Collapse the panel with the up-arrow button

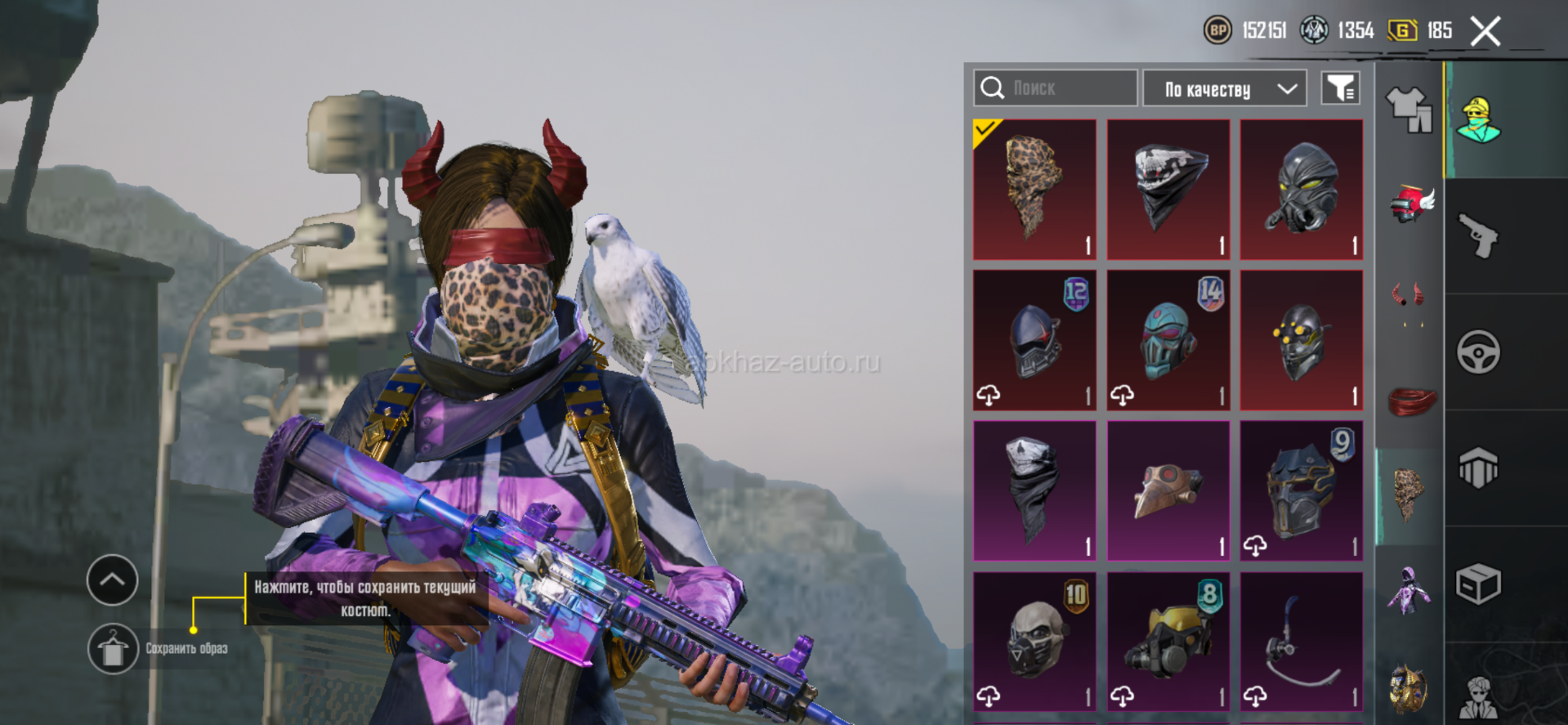(113, 580)
